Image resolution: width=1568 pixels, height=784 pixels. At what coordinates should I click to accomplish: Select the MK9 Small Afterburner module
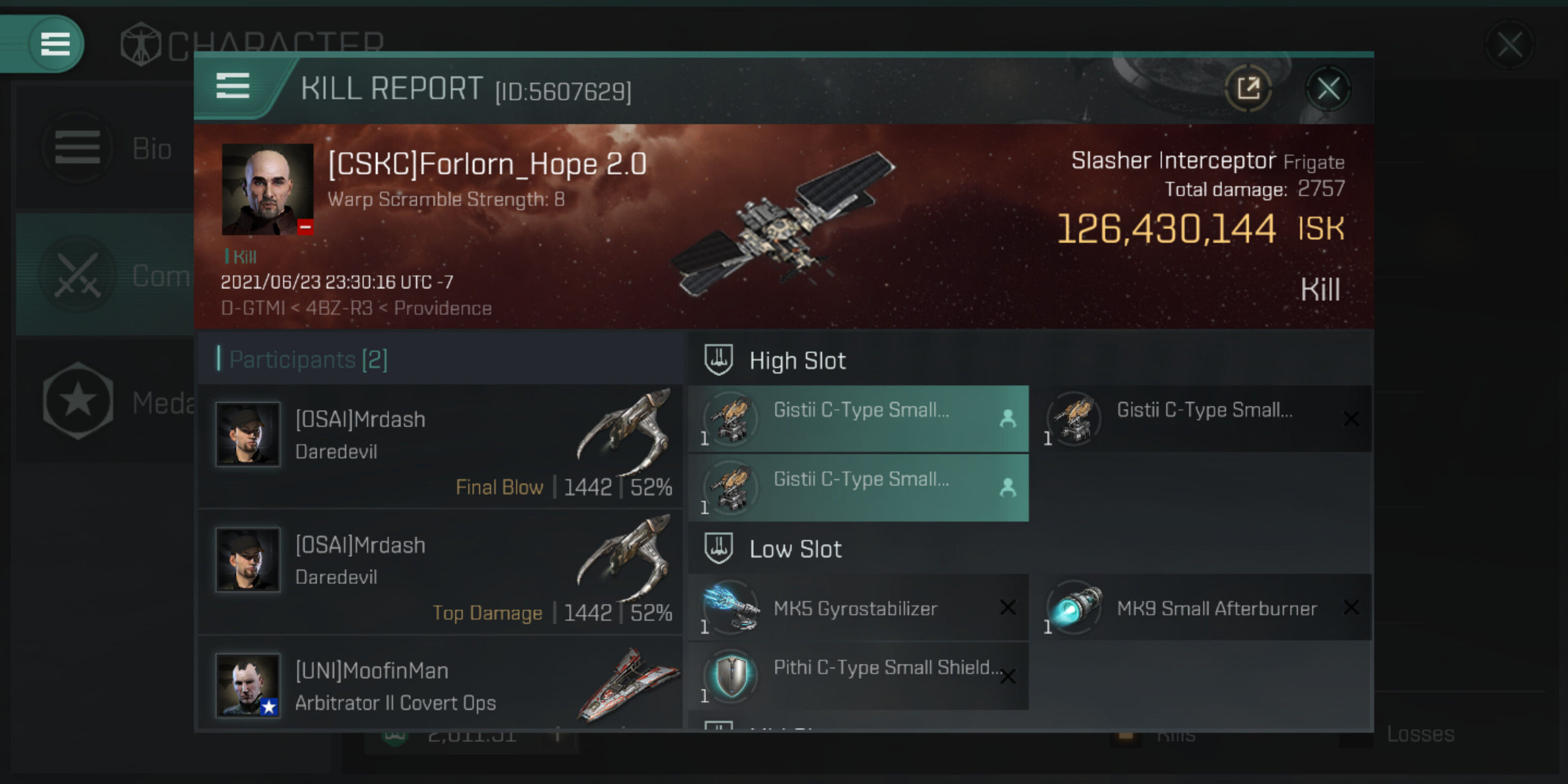(1202, 608)
